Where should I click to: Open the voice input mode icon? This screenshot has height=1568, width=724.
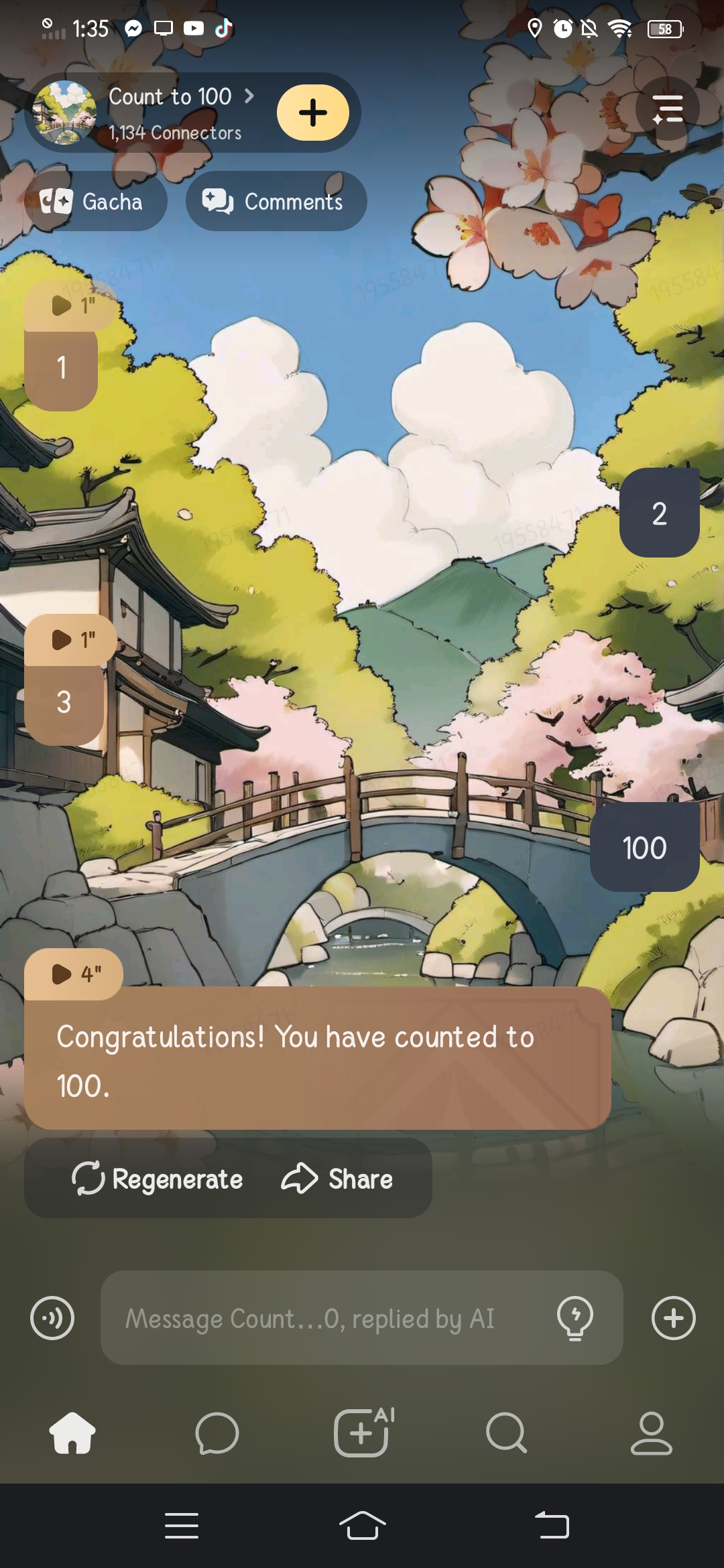pos(52,1318)
